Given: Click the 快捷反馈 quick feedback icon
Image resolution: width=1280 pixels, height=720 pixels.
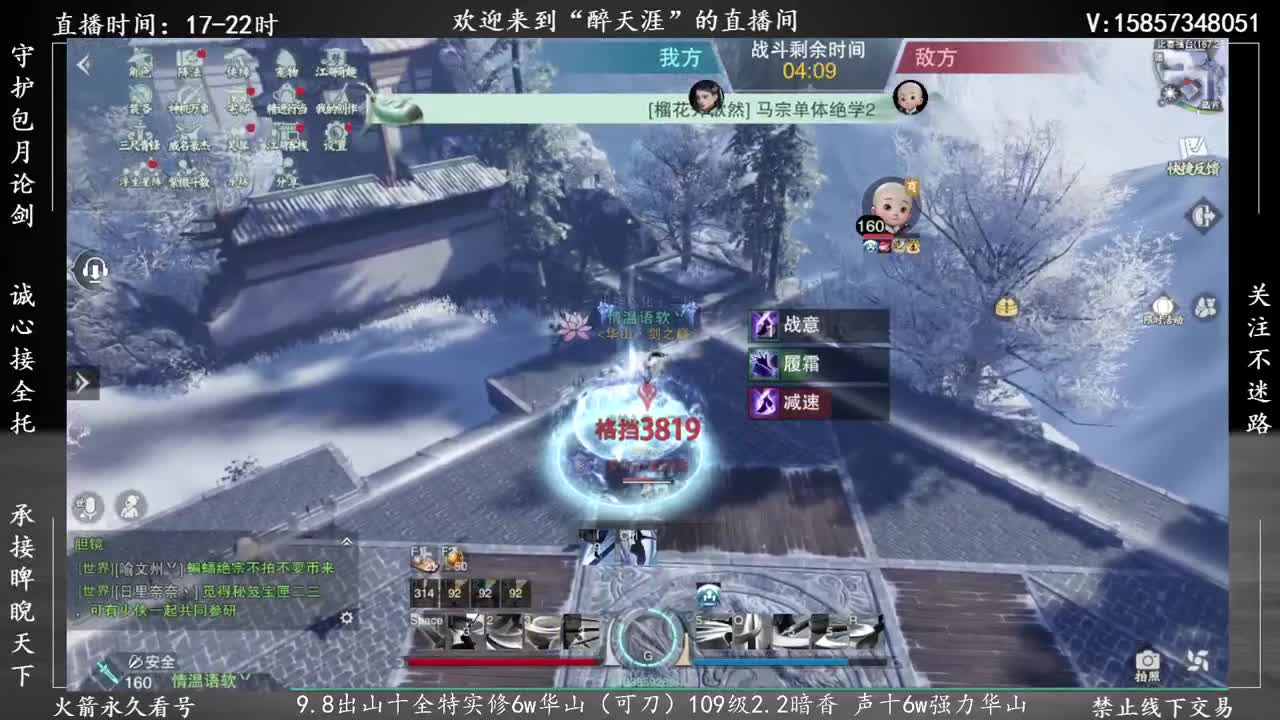Looking at the screenshot, I should [x=1192, y=148].
